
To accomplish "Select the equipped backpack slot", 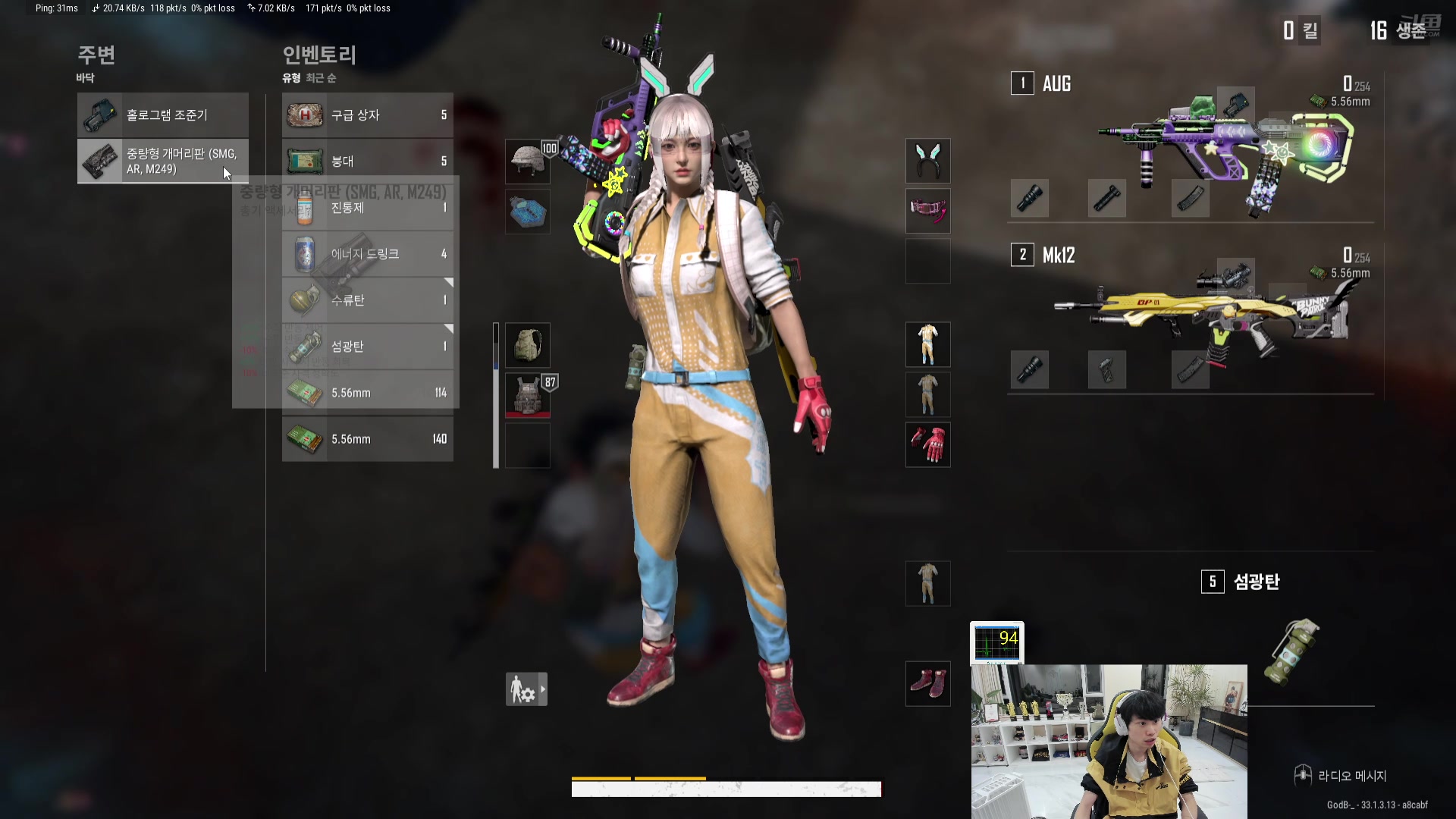I will click(528, 346).
